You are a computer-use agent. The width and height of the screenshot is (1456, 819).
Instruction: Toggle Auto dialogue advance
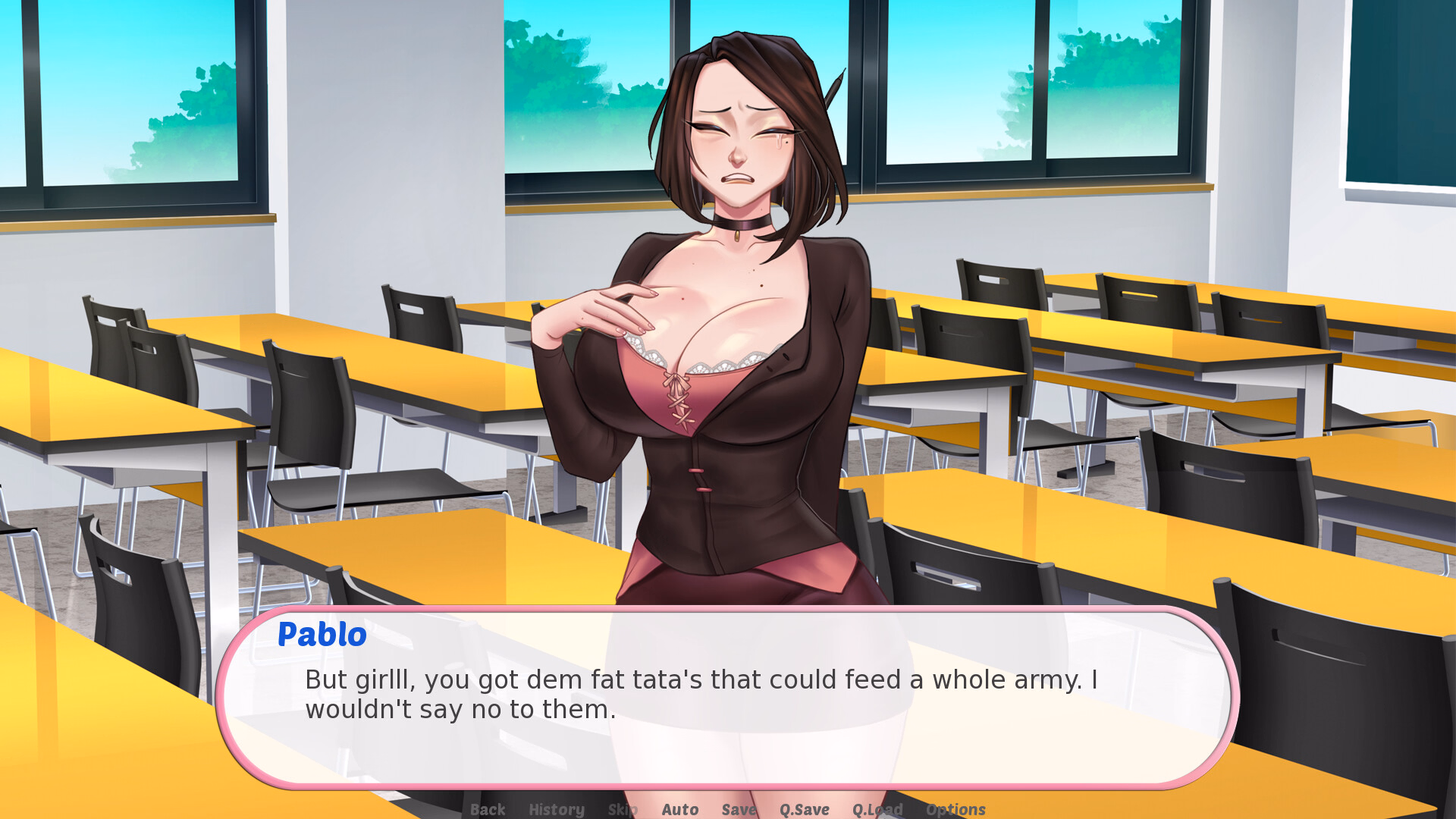point(679,809)
